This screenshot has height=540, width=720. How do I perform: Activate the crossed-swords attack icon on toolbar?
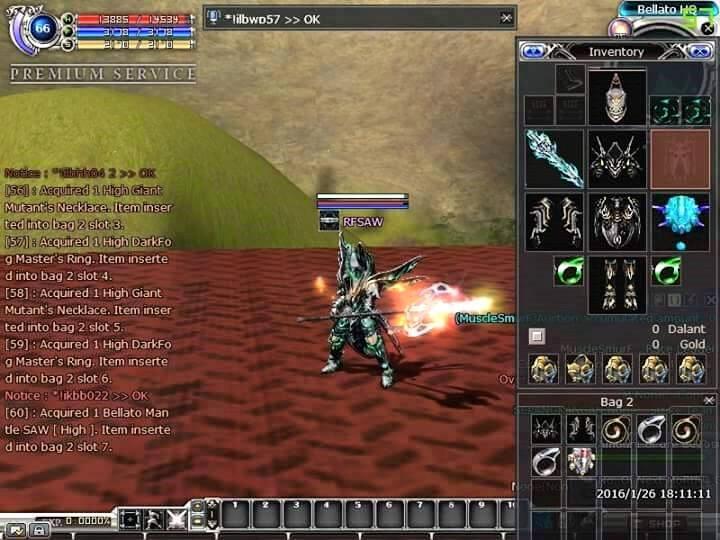point(178,518)
